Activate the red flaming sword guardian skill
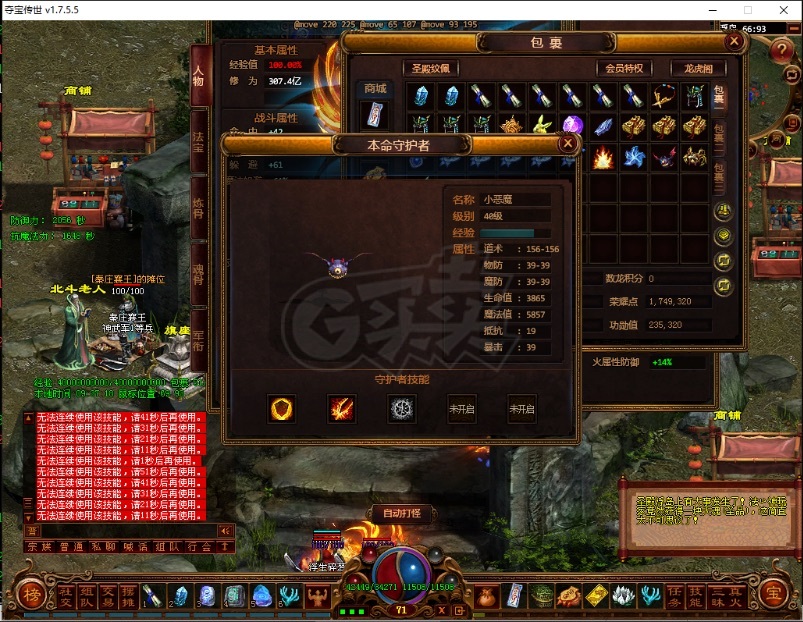The image size is (803, 622). [x=342, y=408]
